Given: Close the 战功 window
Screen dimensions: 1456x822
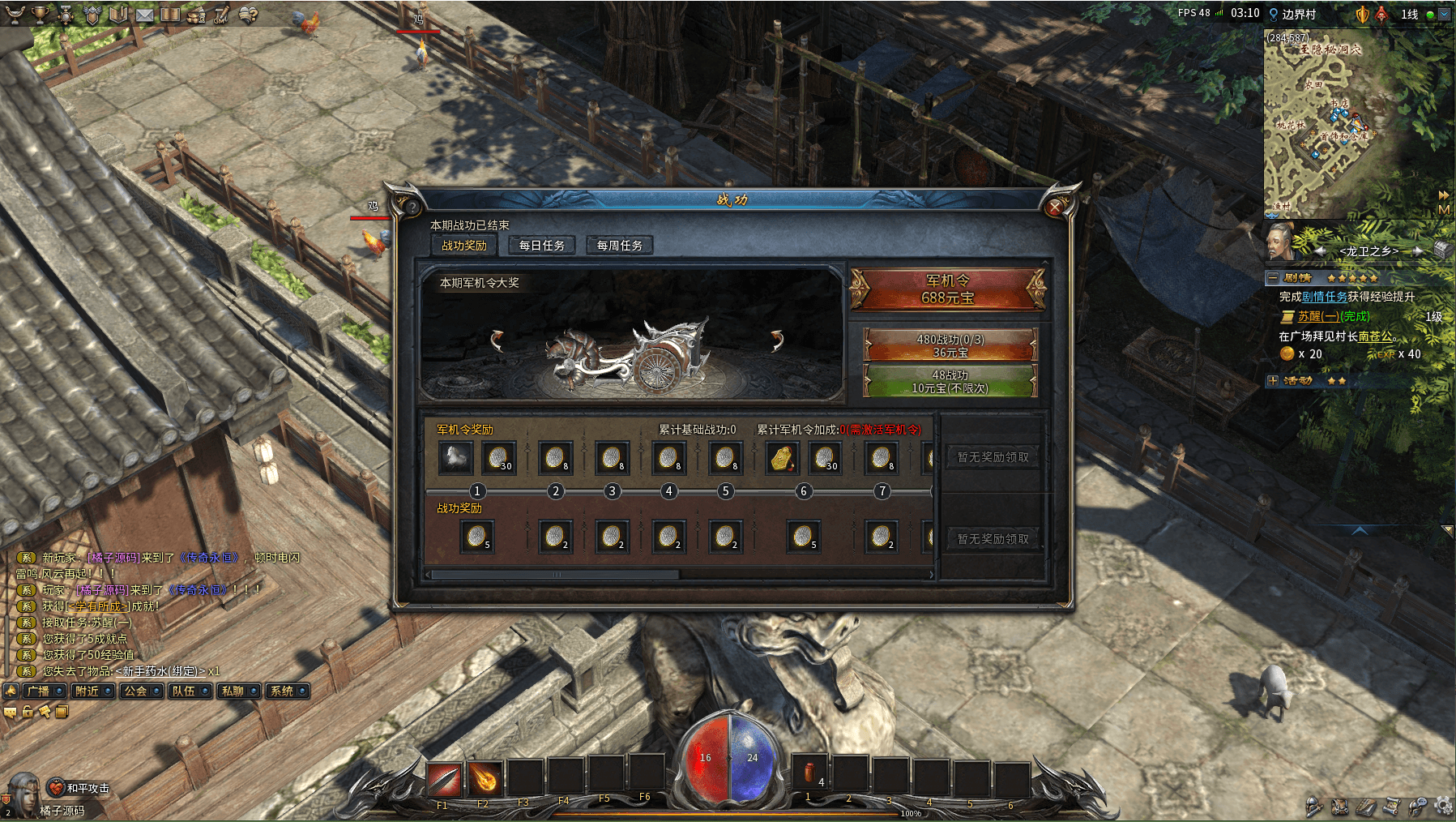Looking at the screenshot, I should 1054,208.
